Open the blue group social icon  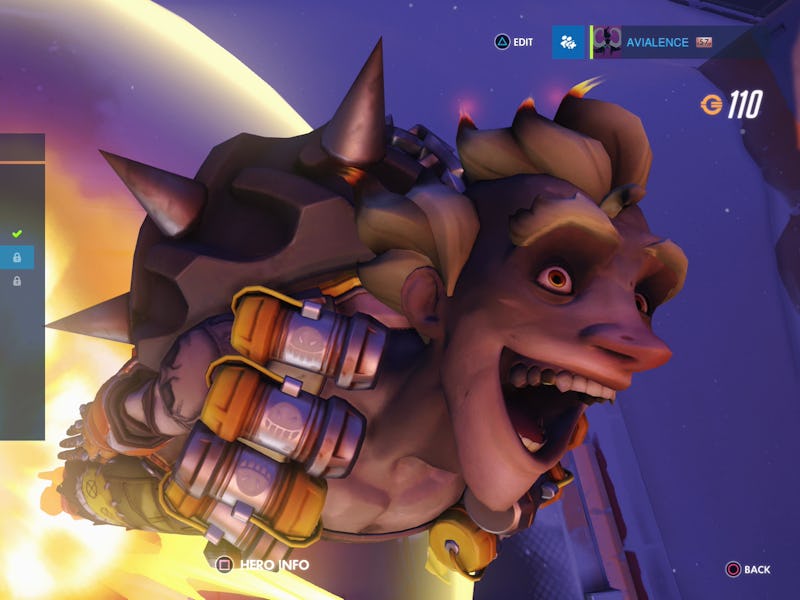pyautogui.click(x=568, y=42)
